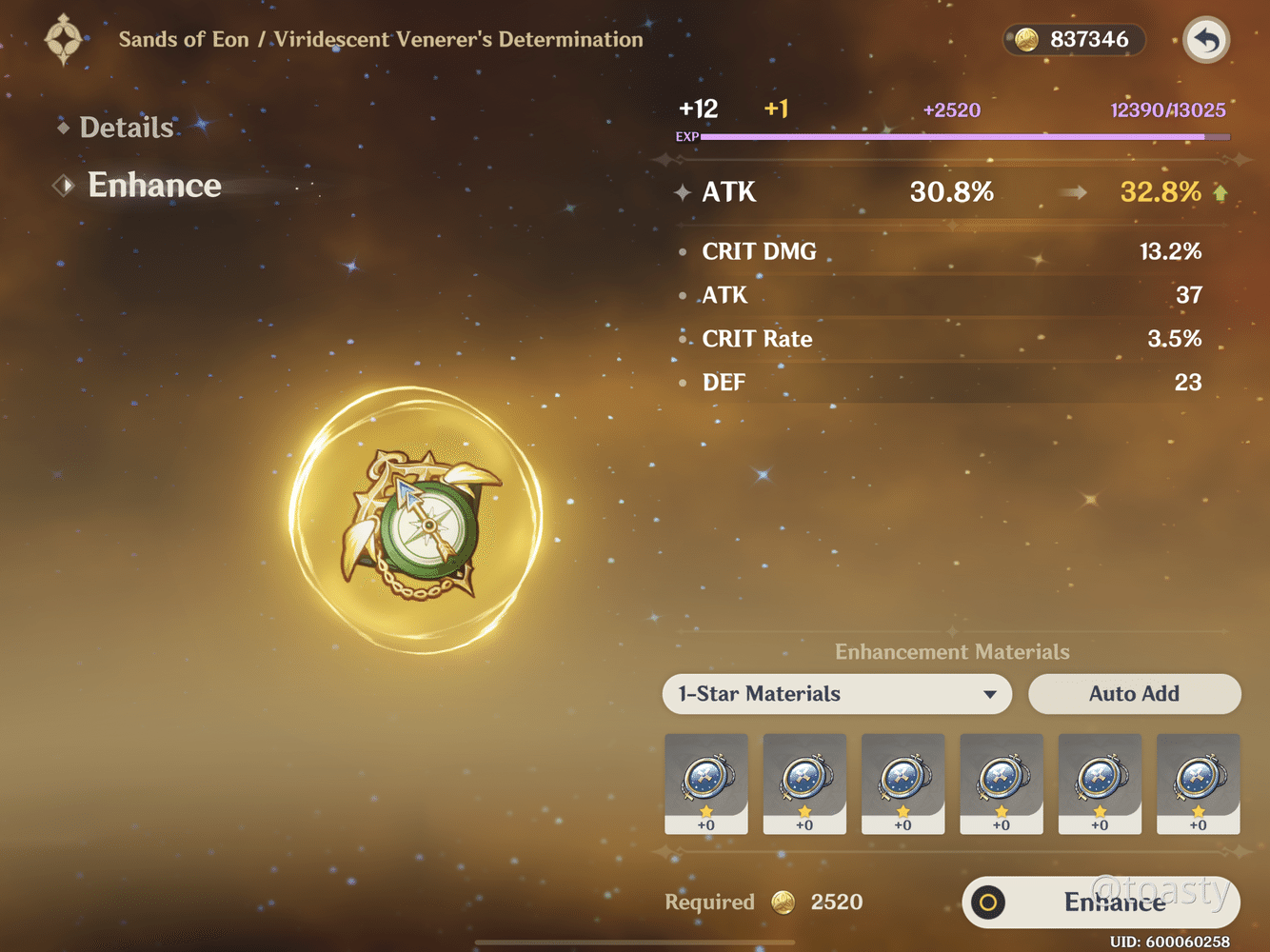Switch to the Details tab

click(126, 128)
